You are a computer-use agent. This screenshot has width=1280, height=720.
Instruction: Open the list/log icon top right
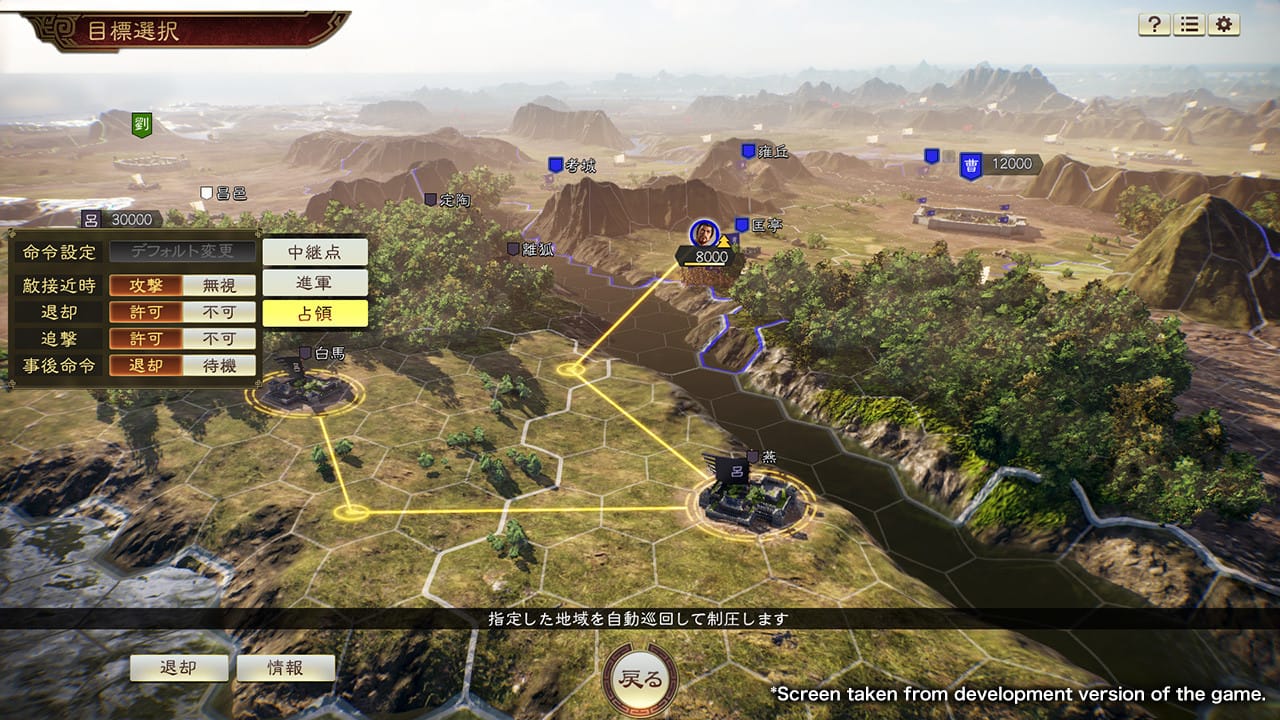(x=1189, y=26)
